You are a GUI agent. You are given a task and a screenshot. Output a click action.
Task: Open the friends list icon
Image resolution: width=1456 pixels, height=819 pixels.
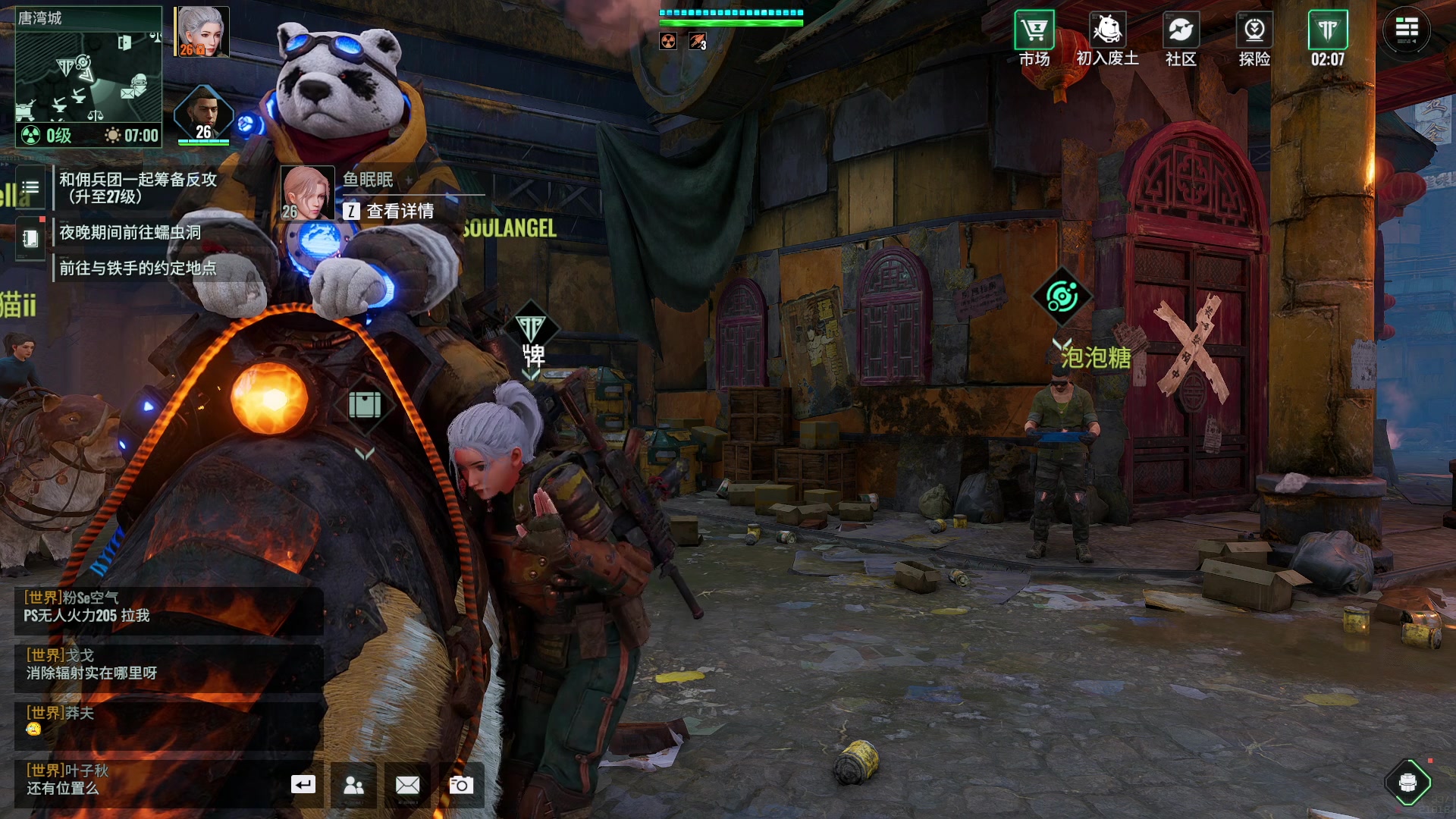[353, 785]
